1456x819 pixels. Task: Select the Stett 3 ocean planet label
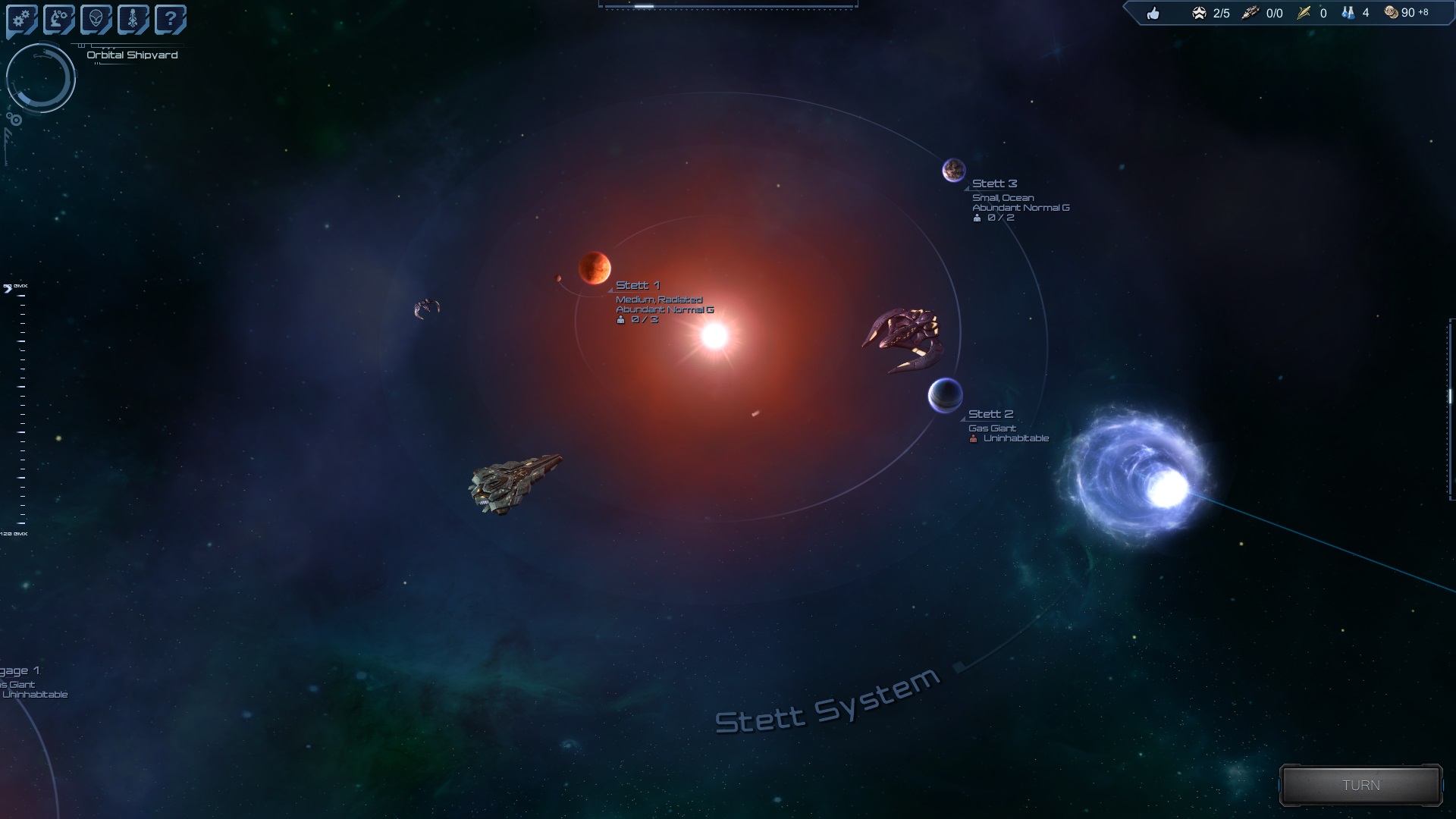click(x=994, y=184)
